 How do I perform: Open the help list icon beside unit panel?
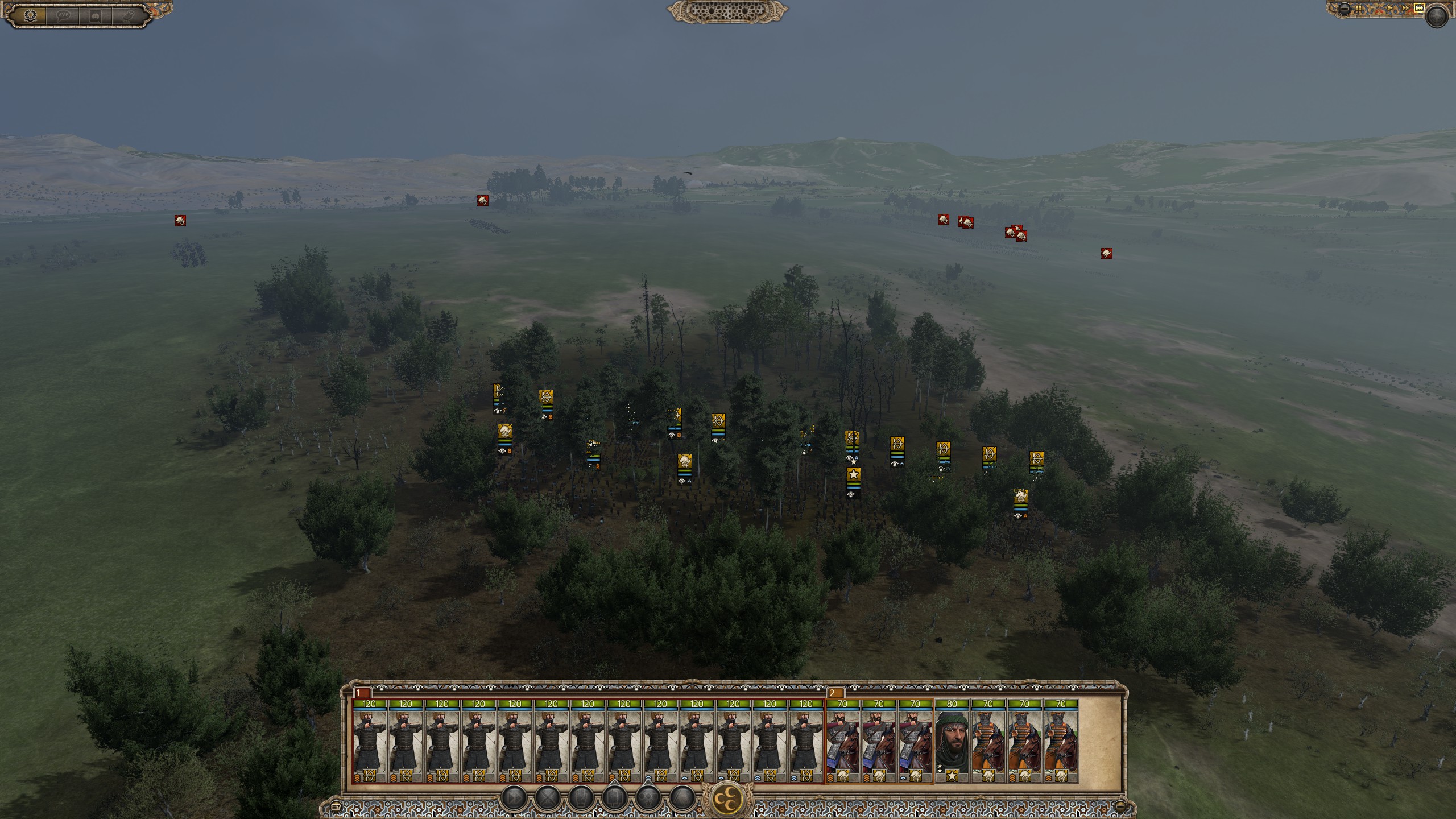click(x=336, y=806)
